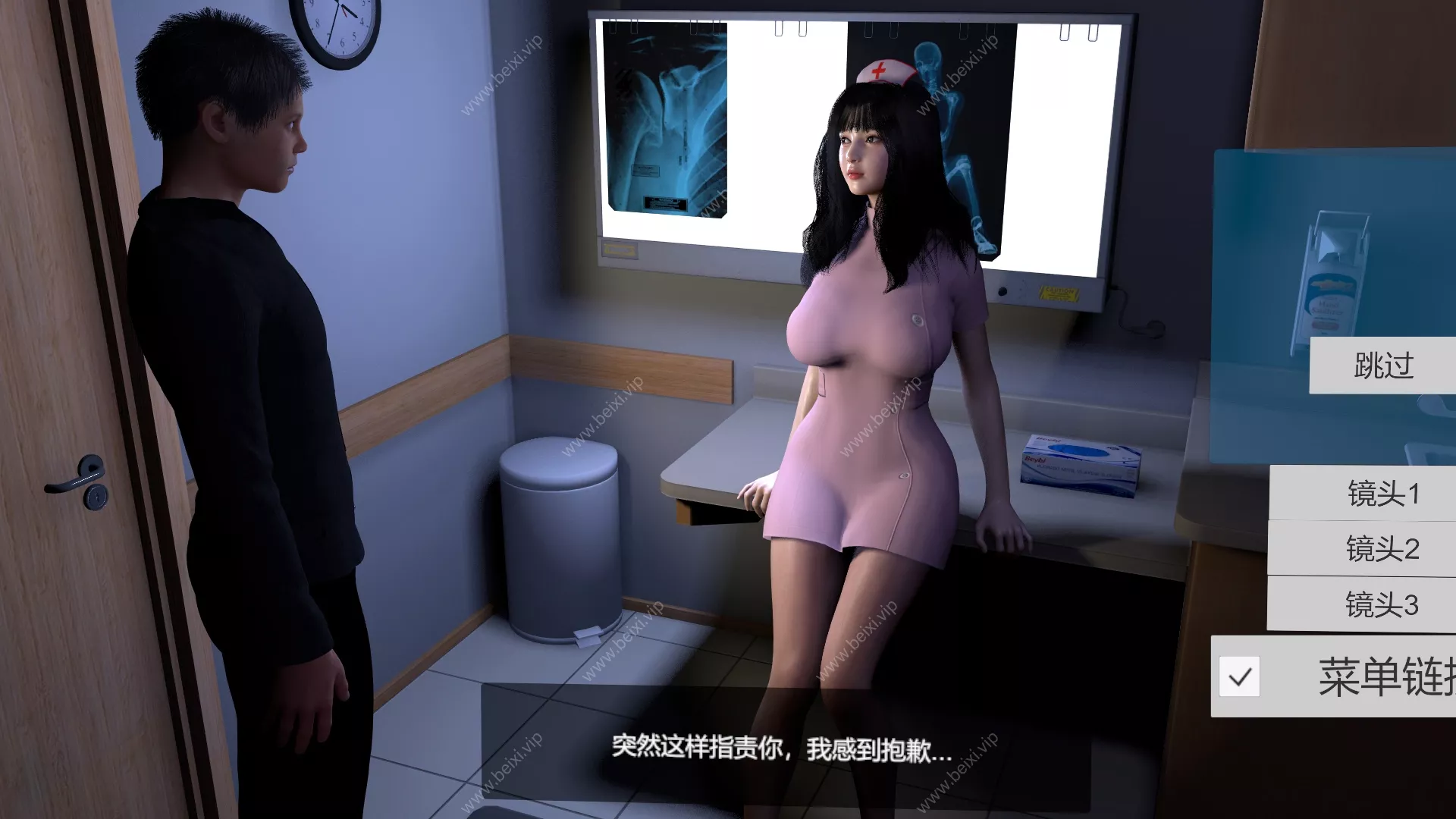Viewport: 1456px width, 819px height.
Task: Toggle the 菜单链接 checkbox
Action: coord(1240,676)
